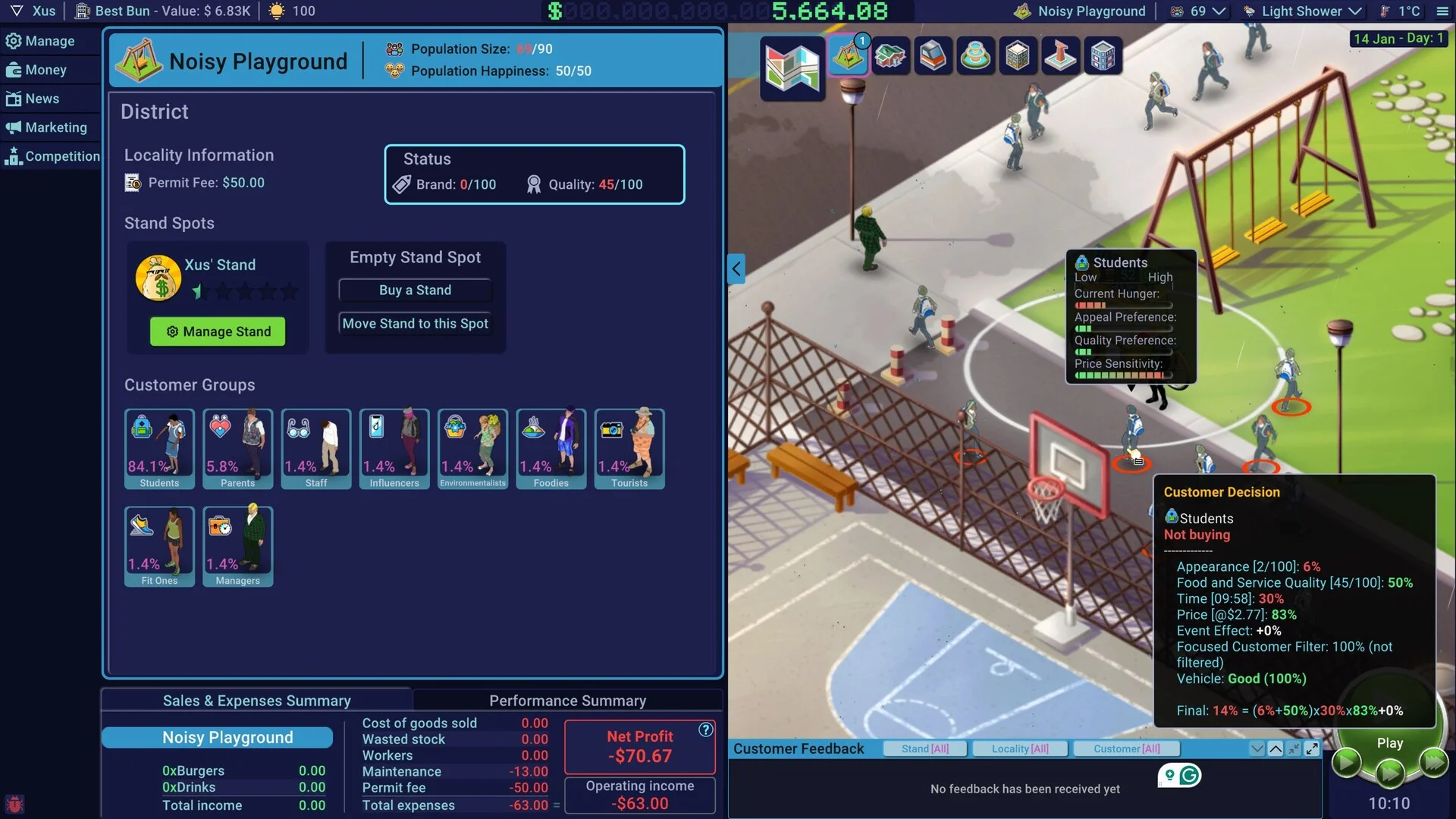
Task: Switch to Sales & Expenses Summary tab
Action: [256, 701]
